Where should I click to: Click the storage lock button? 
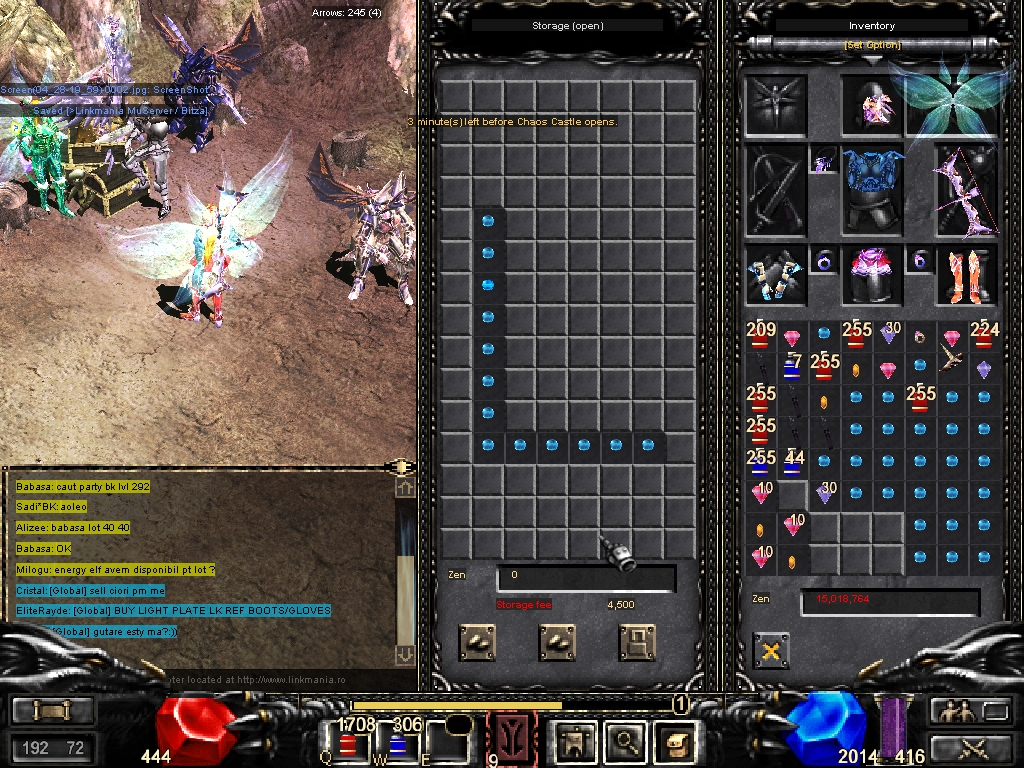tap(637, 642)
